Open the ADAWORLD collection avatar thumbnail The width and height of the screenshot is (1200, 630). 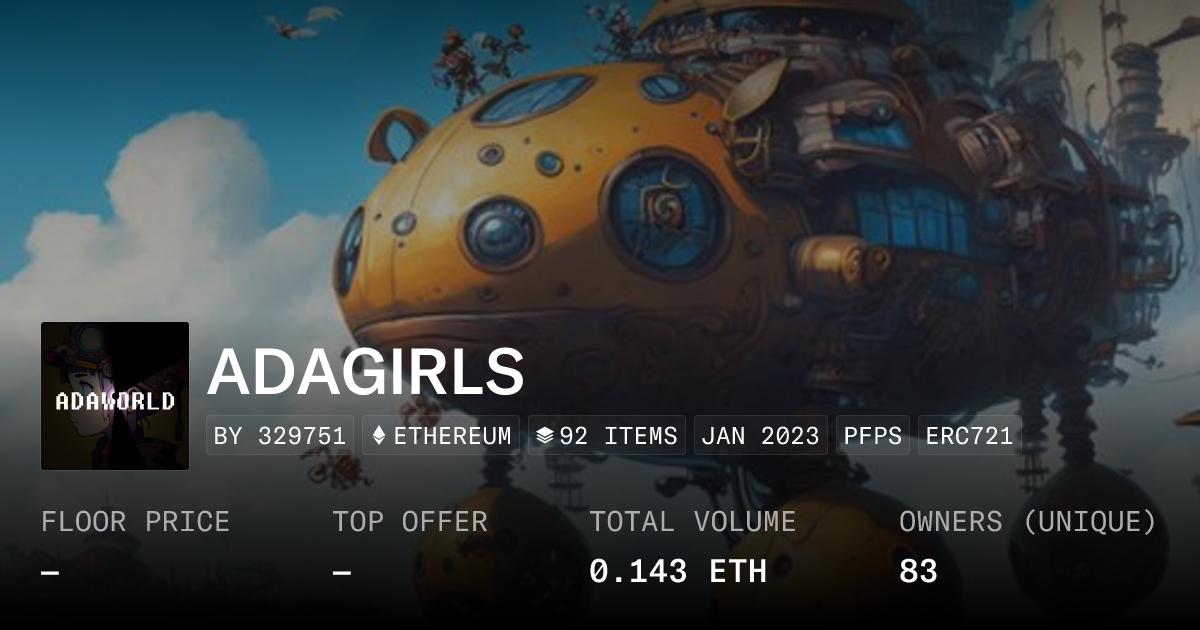(x=115, y=396)
